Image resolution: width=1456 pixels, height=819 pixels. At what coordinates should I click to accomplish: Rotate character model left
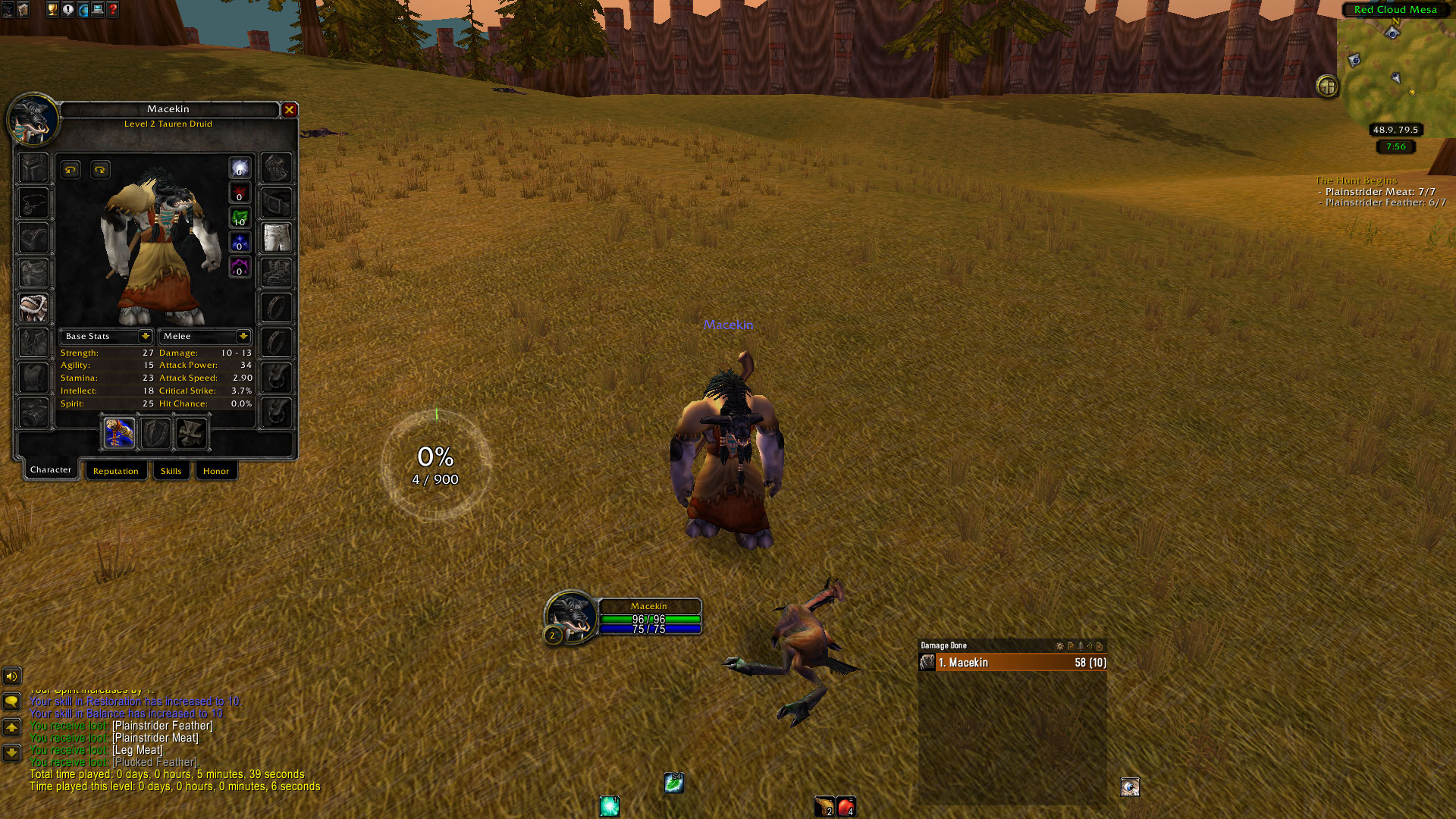pyautogui.click(x=71, y=169)
